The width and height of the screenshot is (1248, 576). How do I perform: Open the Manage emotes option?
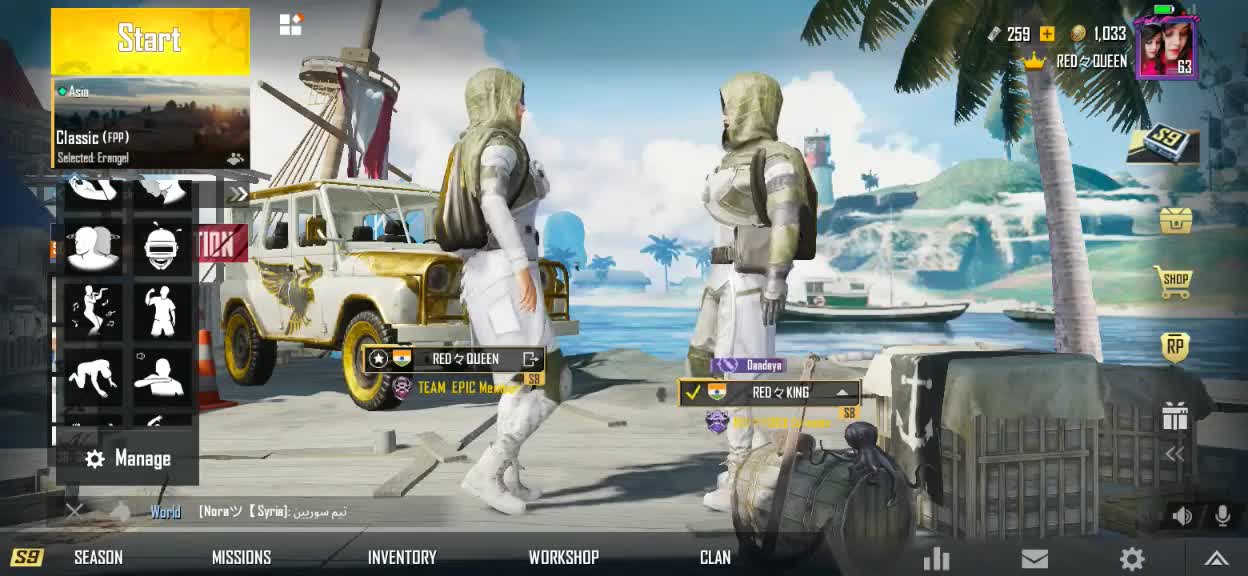128,459
